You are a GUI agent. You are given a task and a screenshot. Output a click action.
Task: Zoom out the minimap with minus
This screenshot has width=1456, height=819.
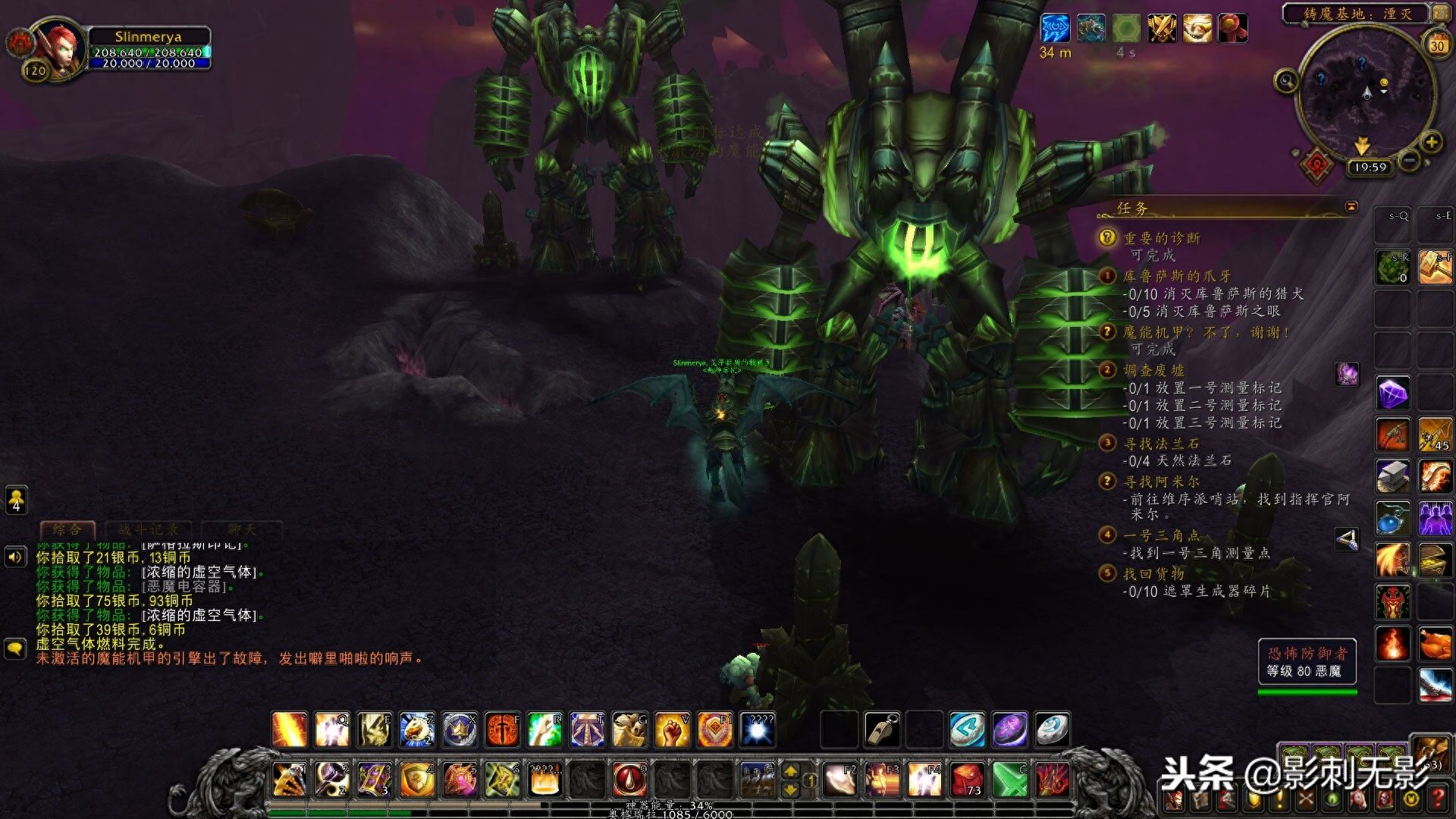tap(1408, 160)
